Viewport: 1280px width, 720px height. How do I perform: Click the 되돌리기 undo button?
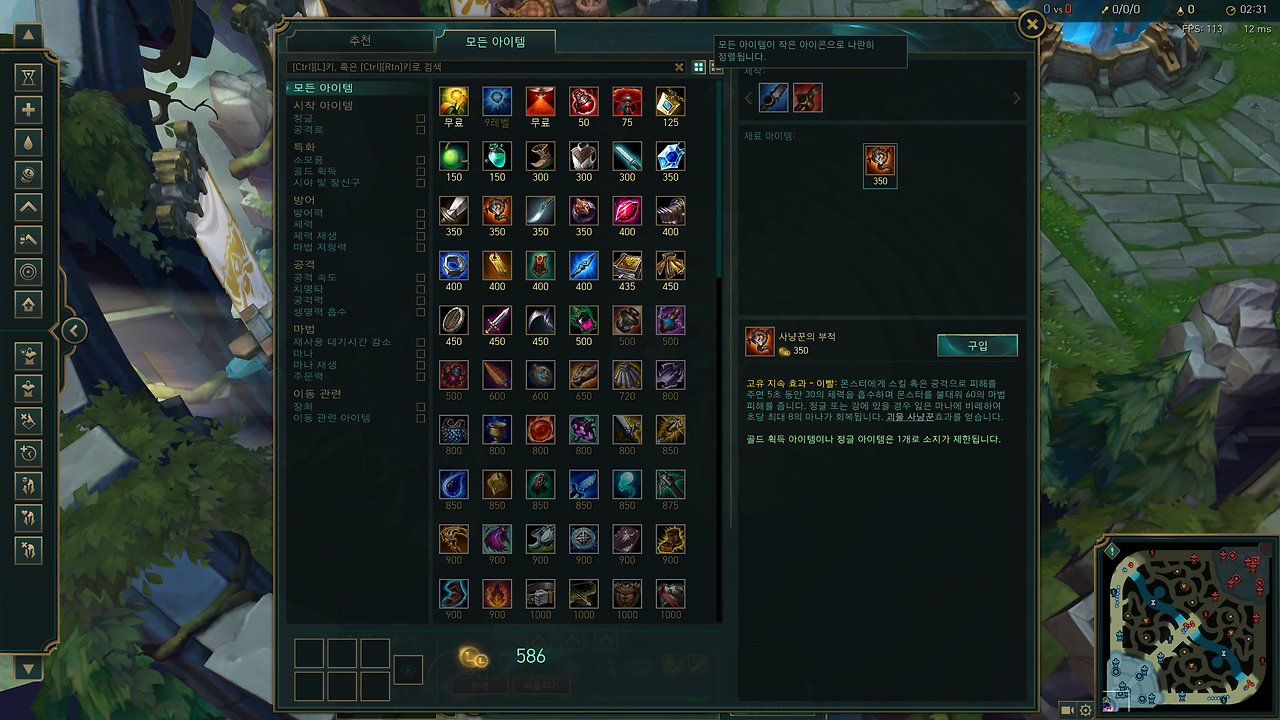[540, 685]
